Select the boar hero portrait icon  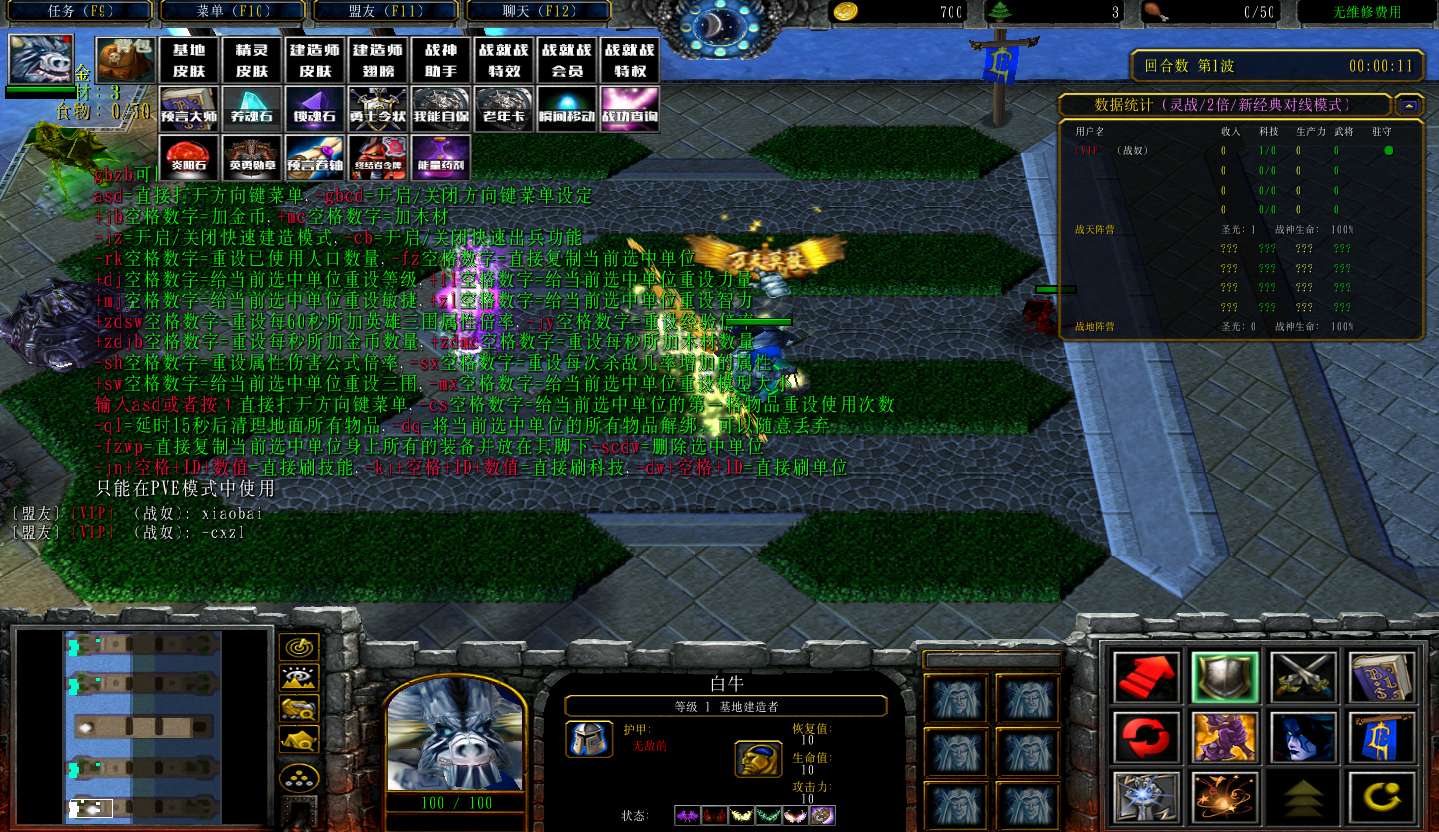coord(40,59)
